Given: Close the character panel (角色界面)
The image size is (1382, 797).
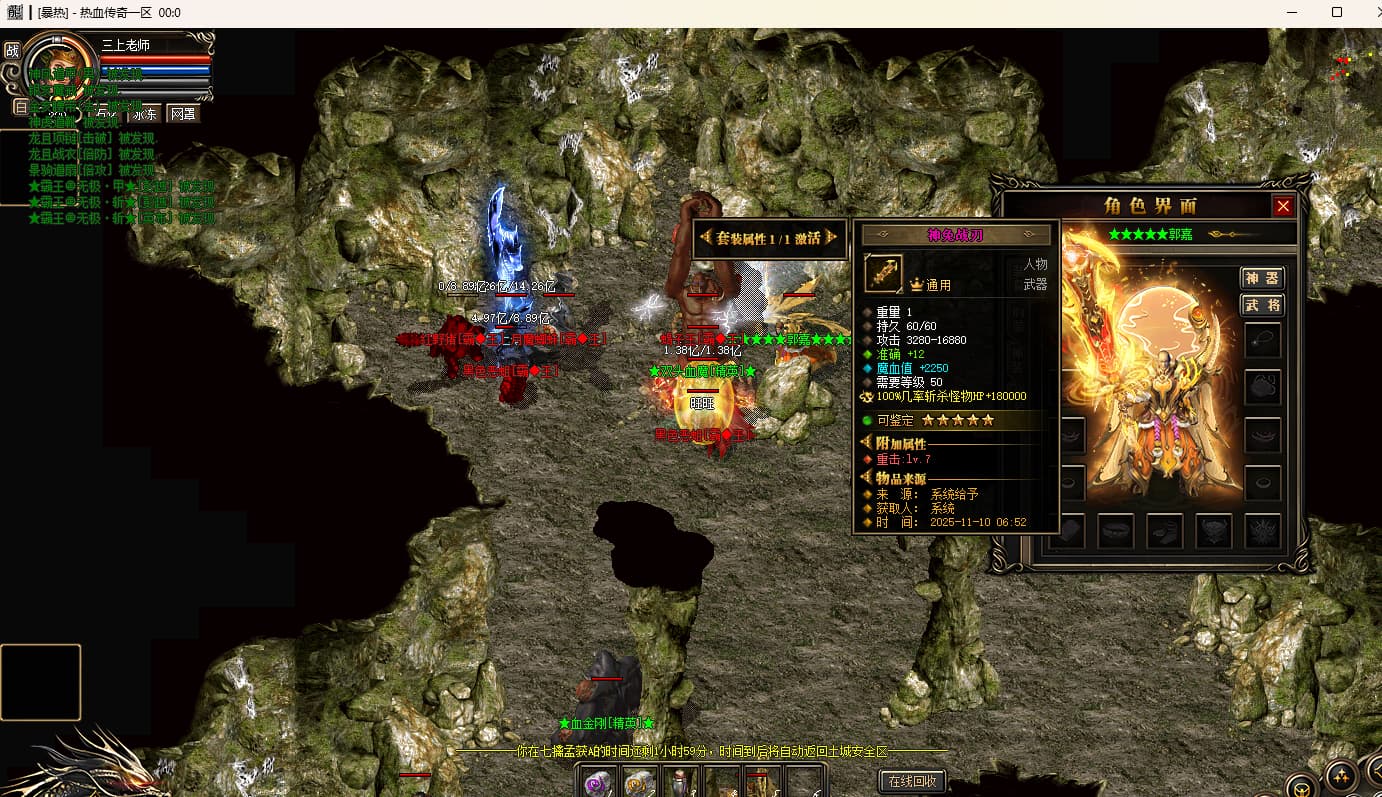Looking at the screenshot, I should [1283, 206].
